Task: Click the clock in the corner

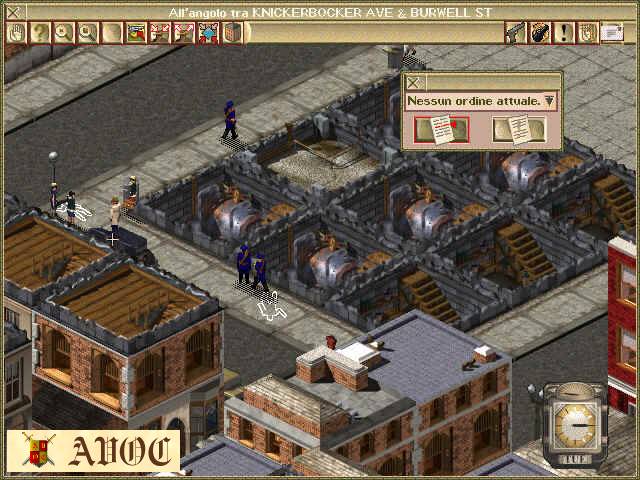Action: (573, 422)
